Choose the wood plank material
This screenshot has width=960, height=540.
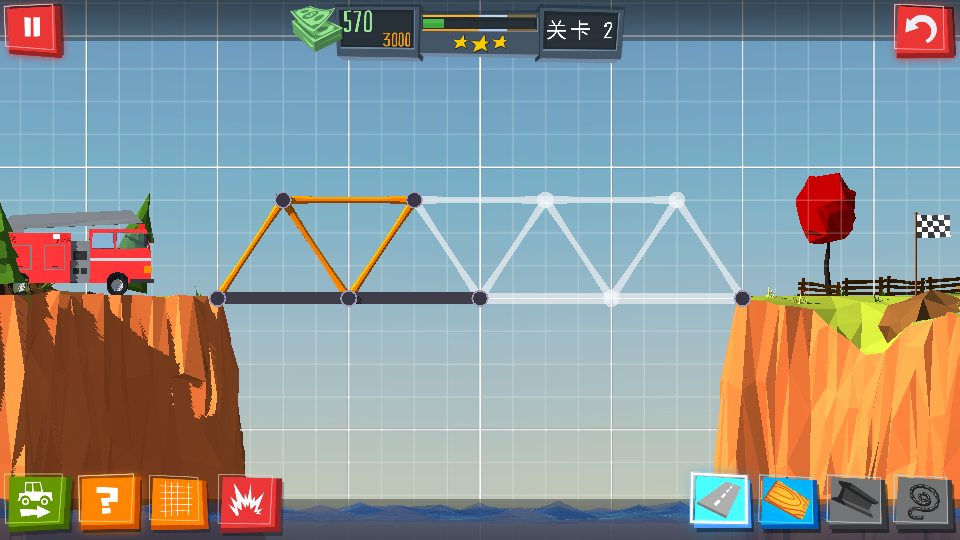pyautogui.click(x=788, y=501)
